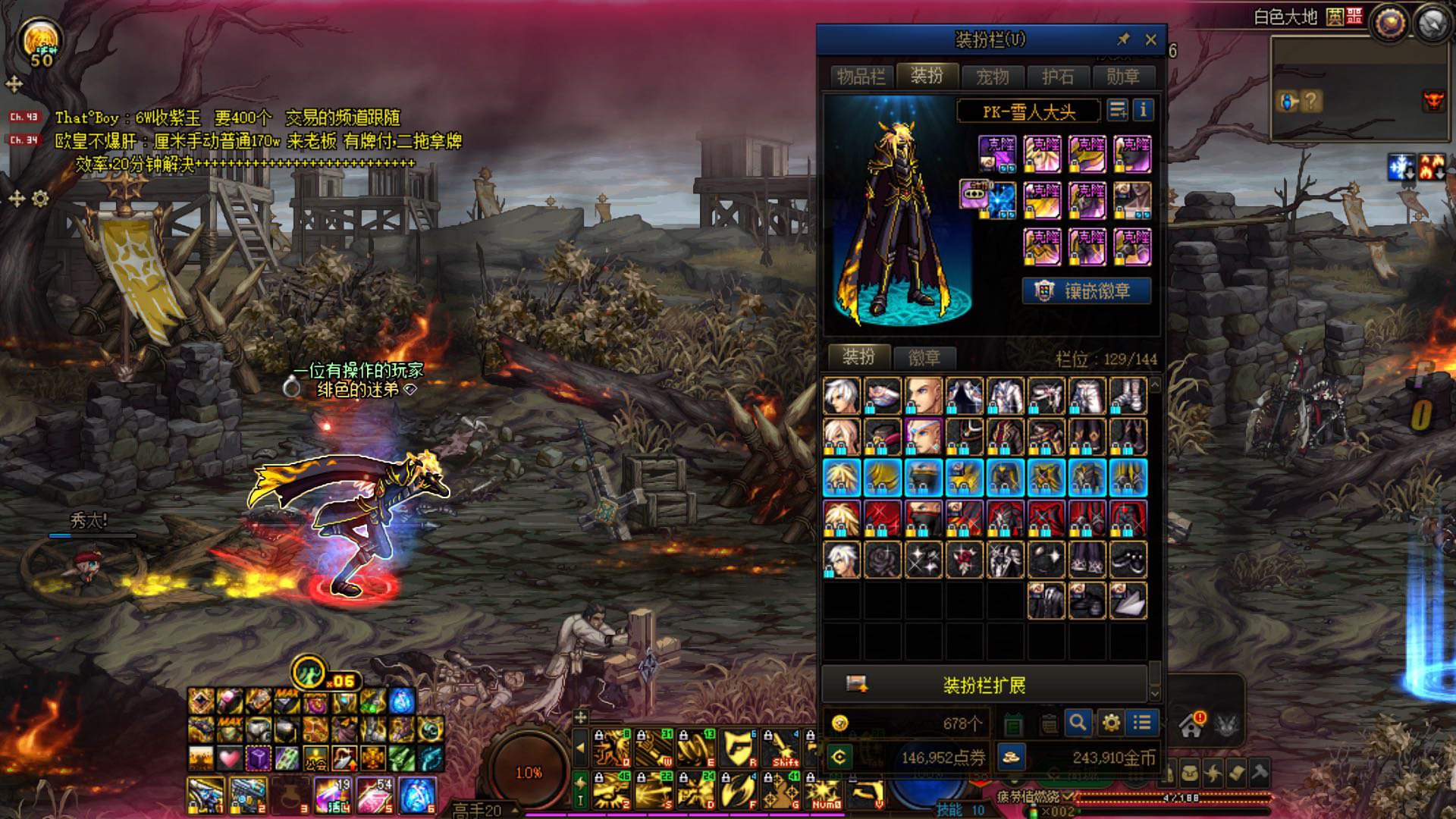Select the bald head avatar in the top row
This screenshot has height=819, width=1456.
[924, 396]
